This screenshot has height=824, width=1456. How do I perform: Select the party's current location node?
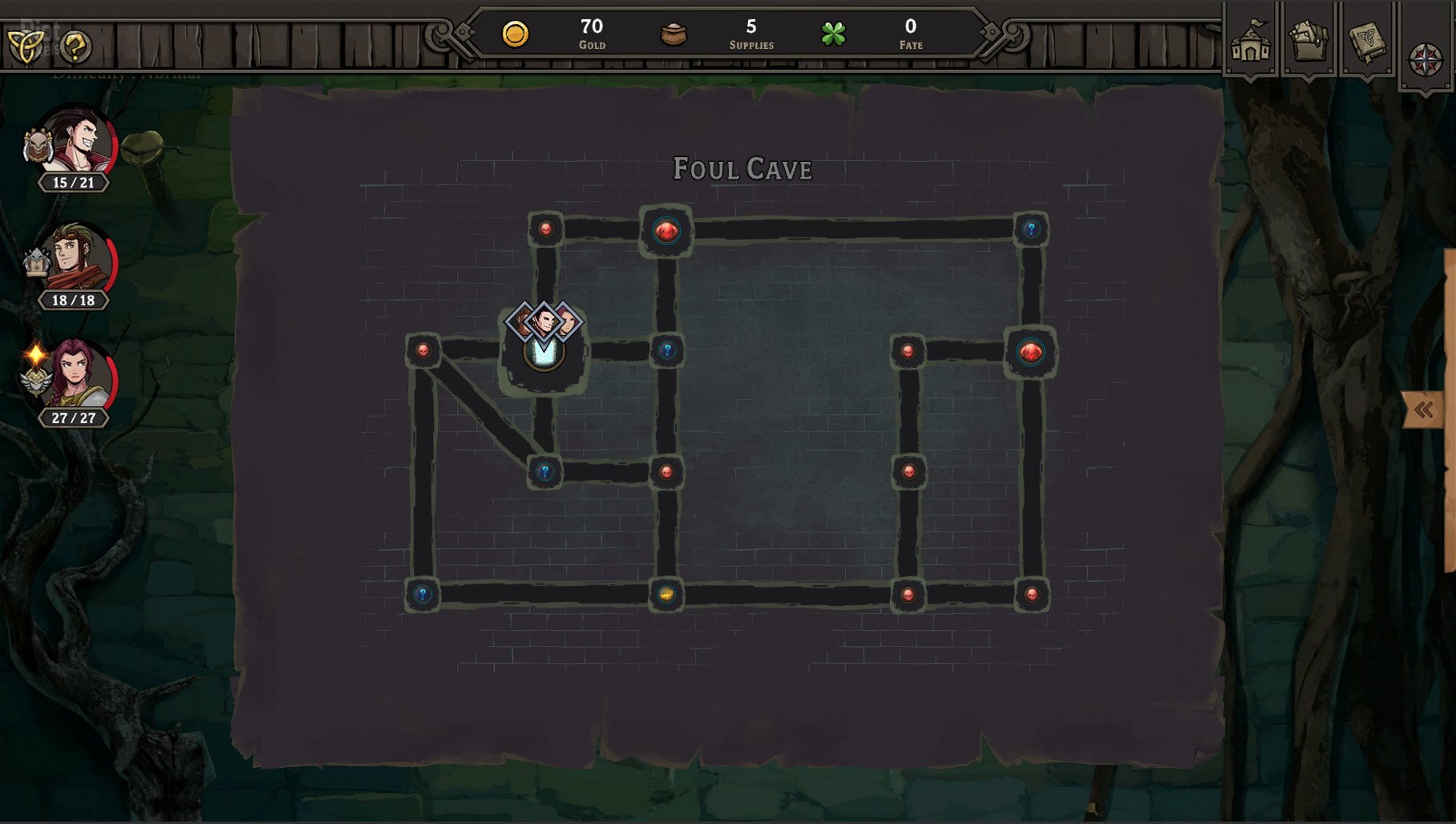(x=544, y=351)
